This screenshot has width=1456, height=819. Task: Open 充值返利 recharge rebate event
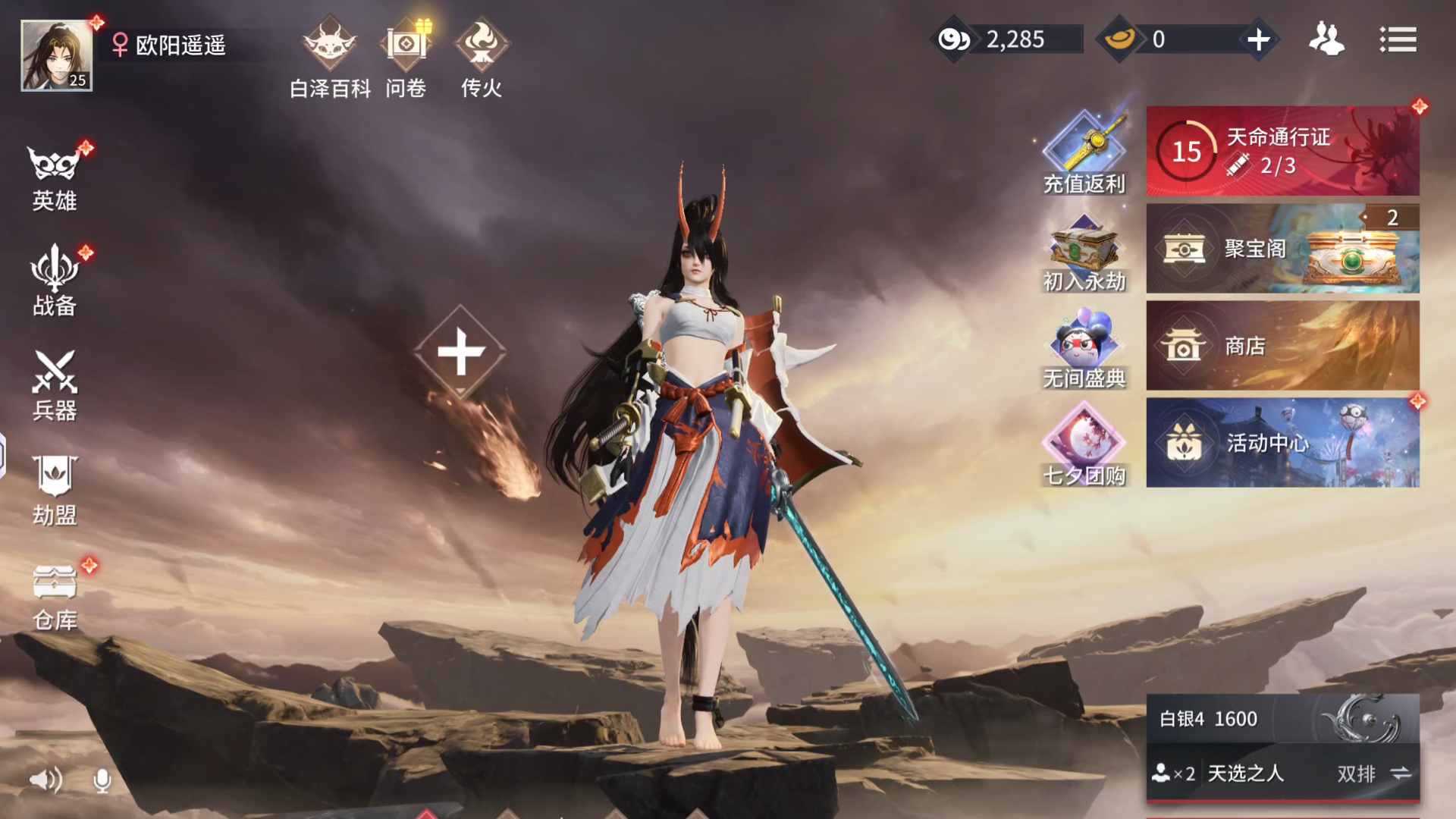tap(1084, 152)
